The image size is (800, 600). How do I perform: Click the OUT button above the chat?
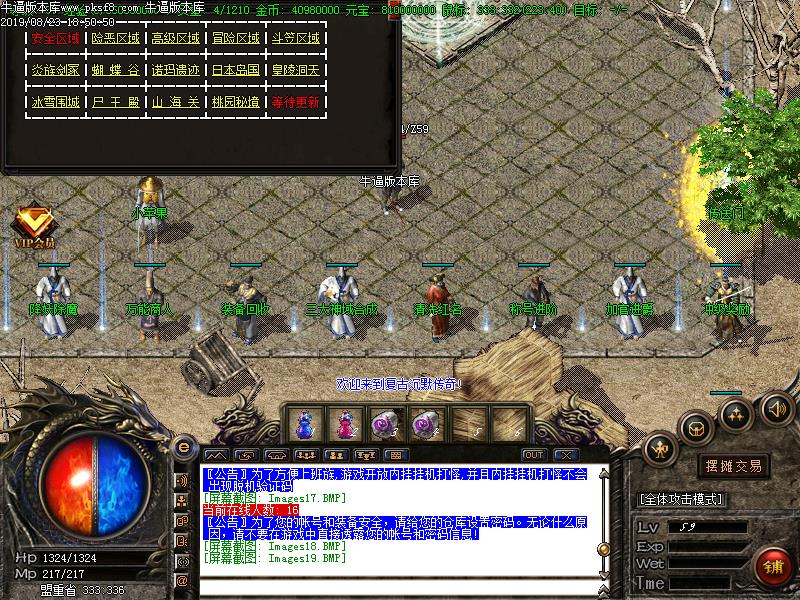[x=534, y=456]
